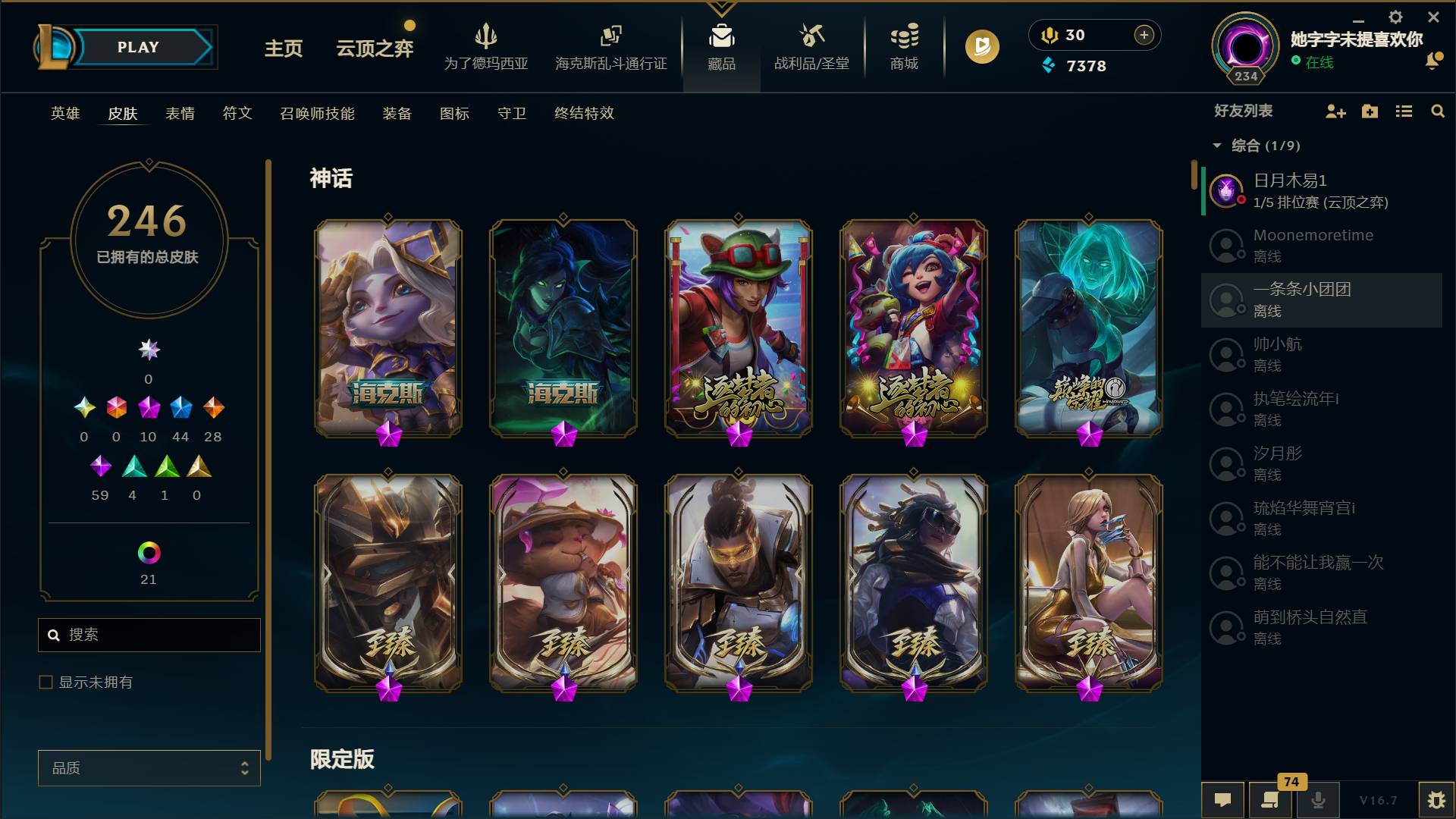The height and width of the screenshot is (819, 1456).
Task: Open the 海克斯乱斗通行证 pass icon
Action: point(611,36)
